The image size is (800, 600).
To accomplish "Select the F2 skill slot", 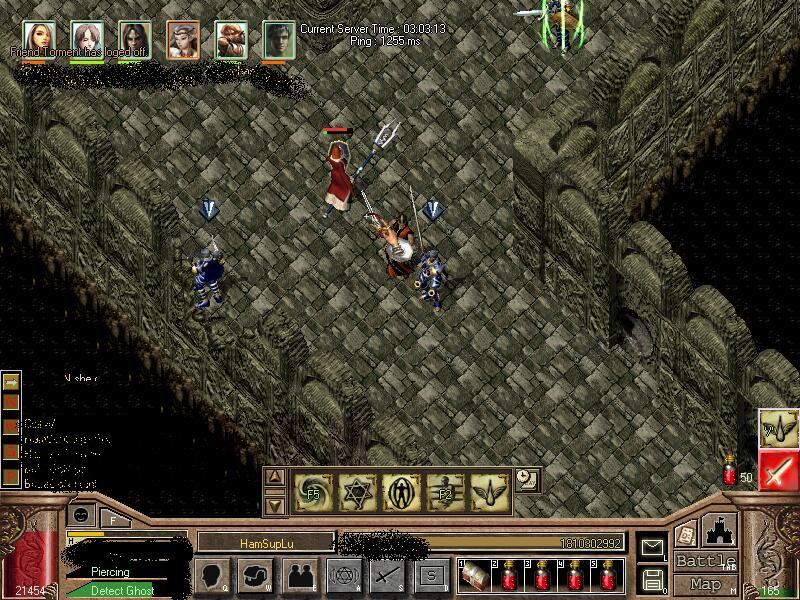I will (x=445, y=491).
